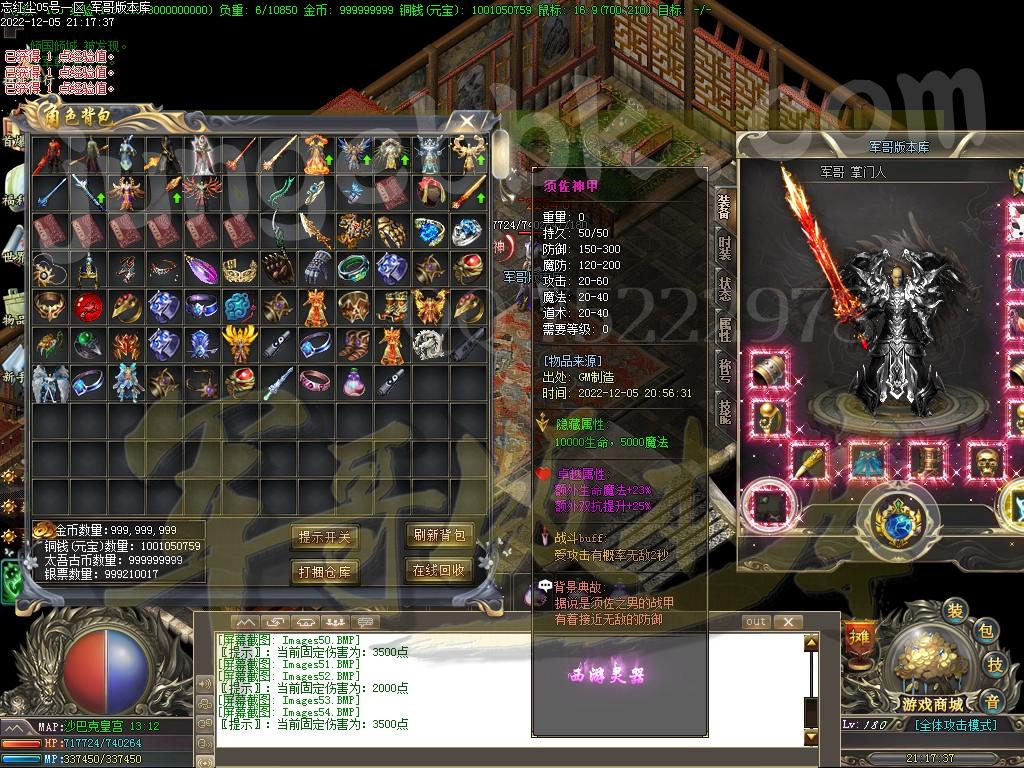Select the 属性 attributes tab

click(x=725, y=328)
